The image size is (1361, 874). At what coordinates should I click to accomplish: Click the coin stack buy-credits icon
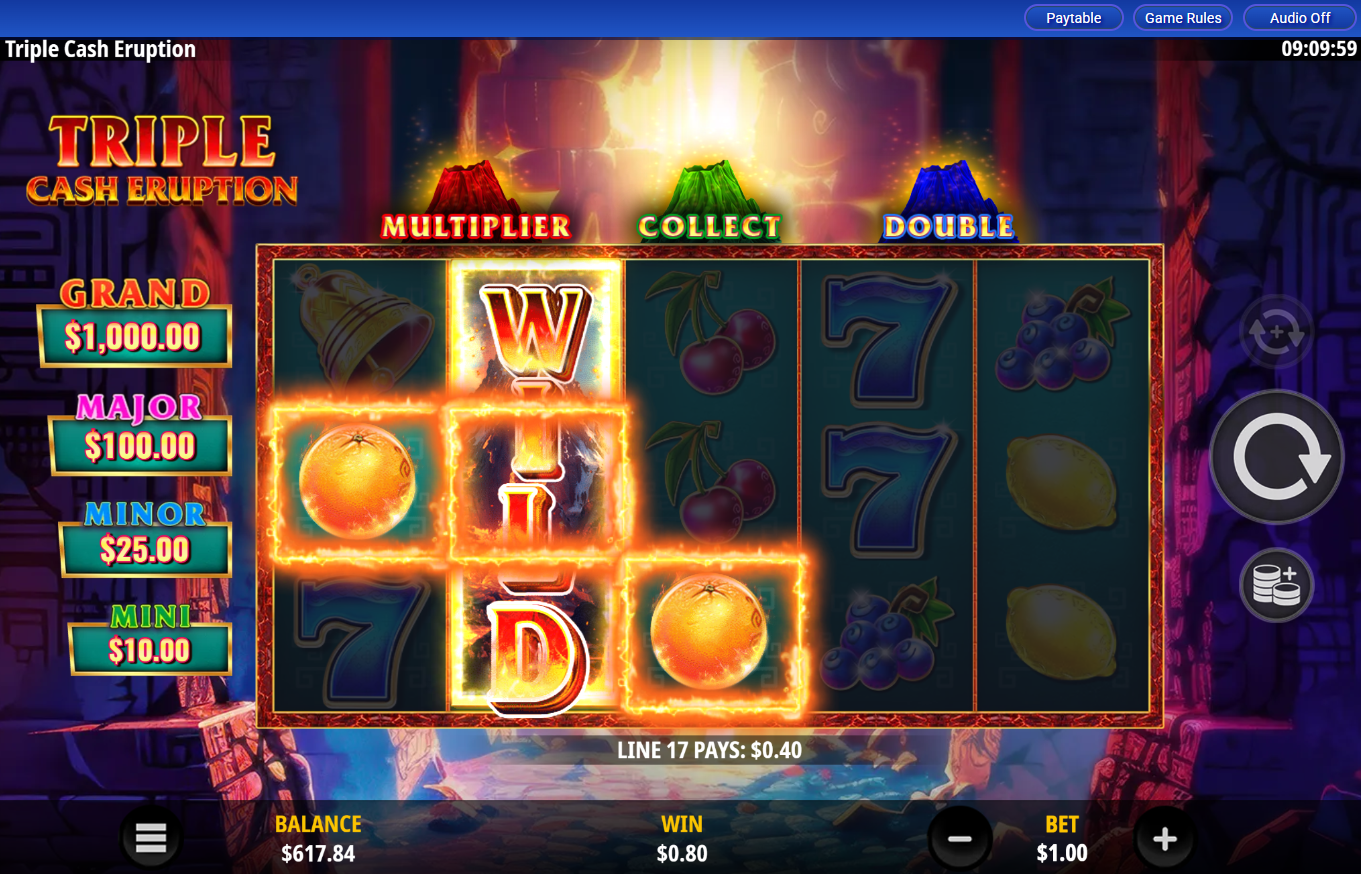[1276, 585]
